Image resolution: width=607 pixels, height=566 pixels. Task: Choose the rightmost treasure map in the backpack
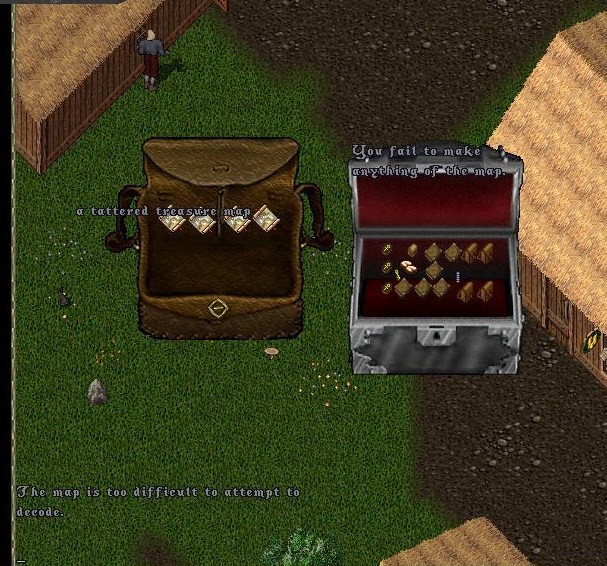[265, 217]
